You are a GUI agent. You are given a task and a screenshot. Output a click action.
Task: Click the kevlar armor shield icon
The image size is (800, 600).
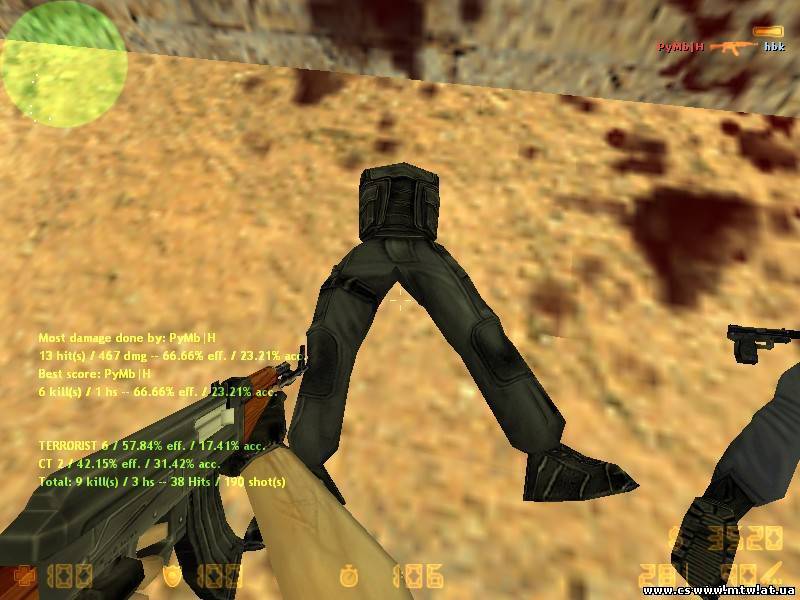tap(174, 574)
